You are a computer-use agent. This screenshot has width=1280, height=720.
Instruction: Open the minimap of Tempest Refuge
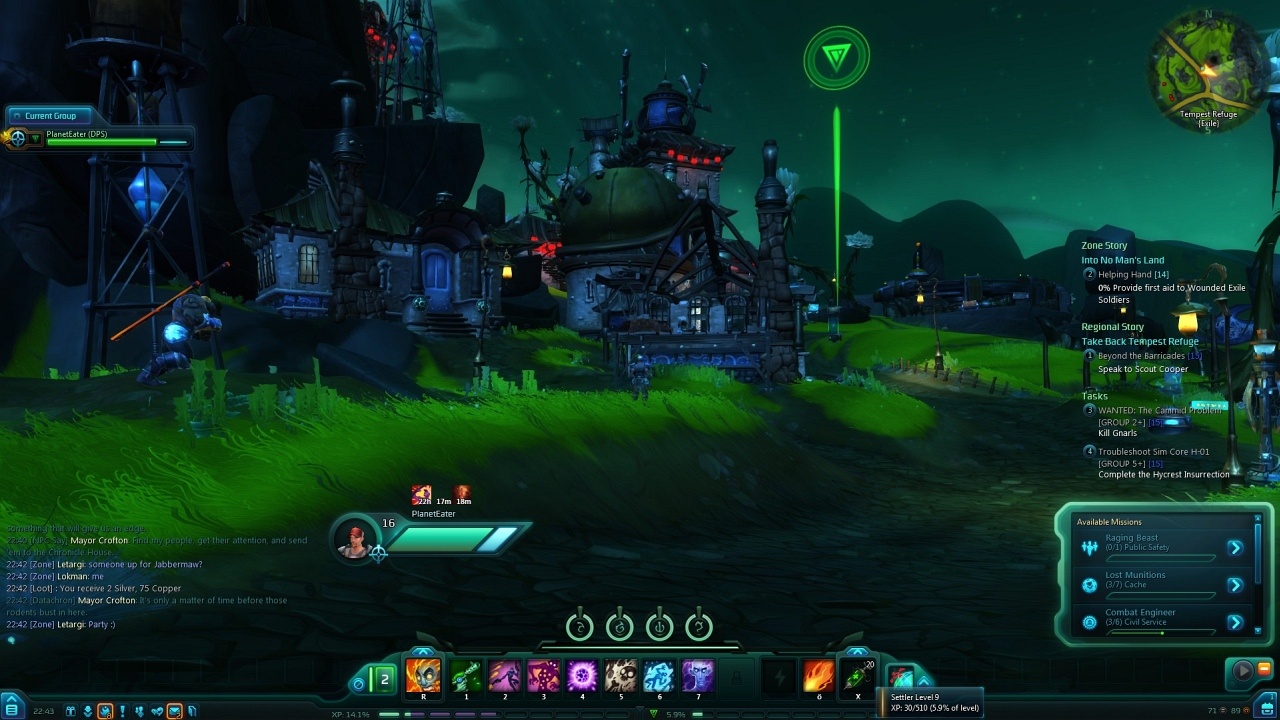tap(1207, 66)
